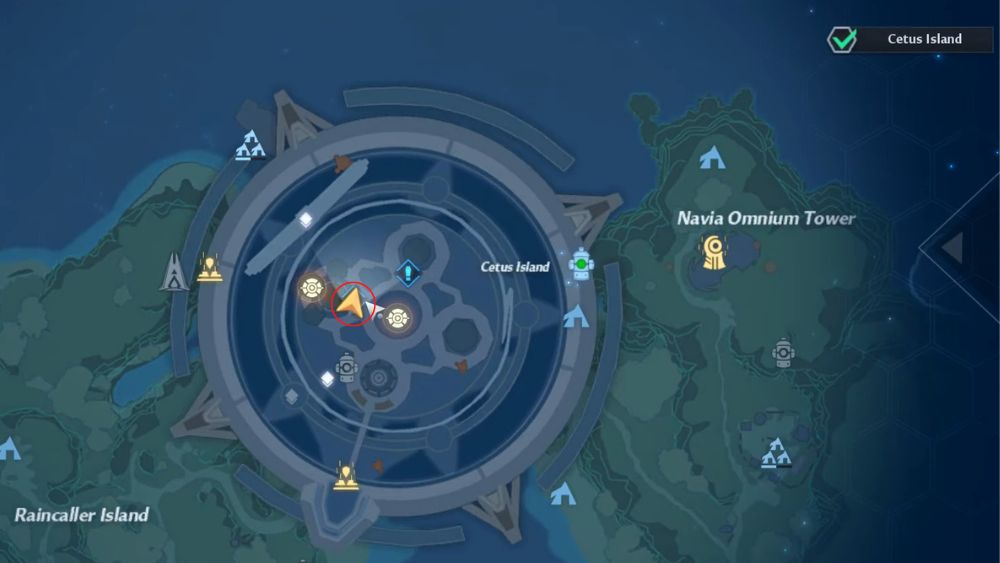Toggle the Cetus Island tracking checkbox
The image size is (1000, 563).
click(841, 40)
